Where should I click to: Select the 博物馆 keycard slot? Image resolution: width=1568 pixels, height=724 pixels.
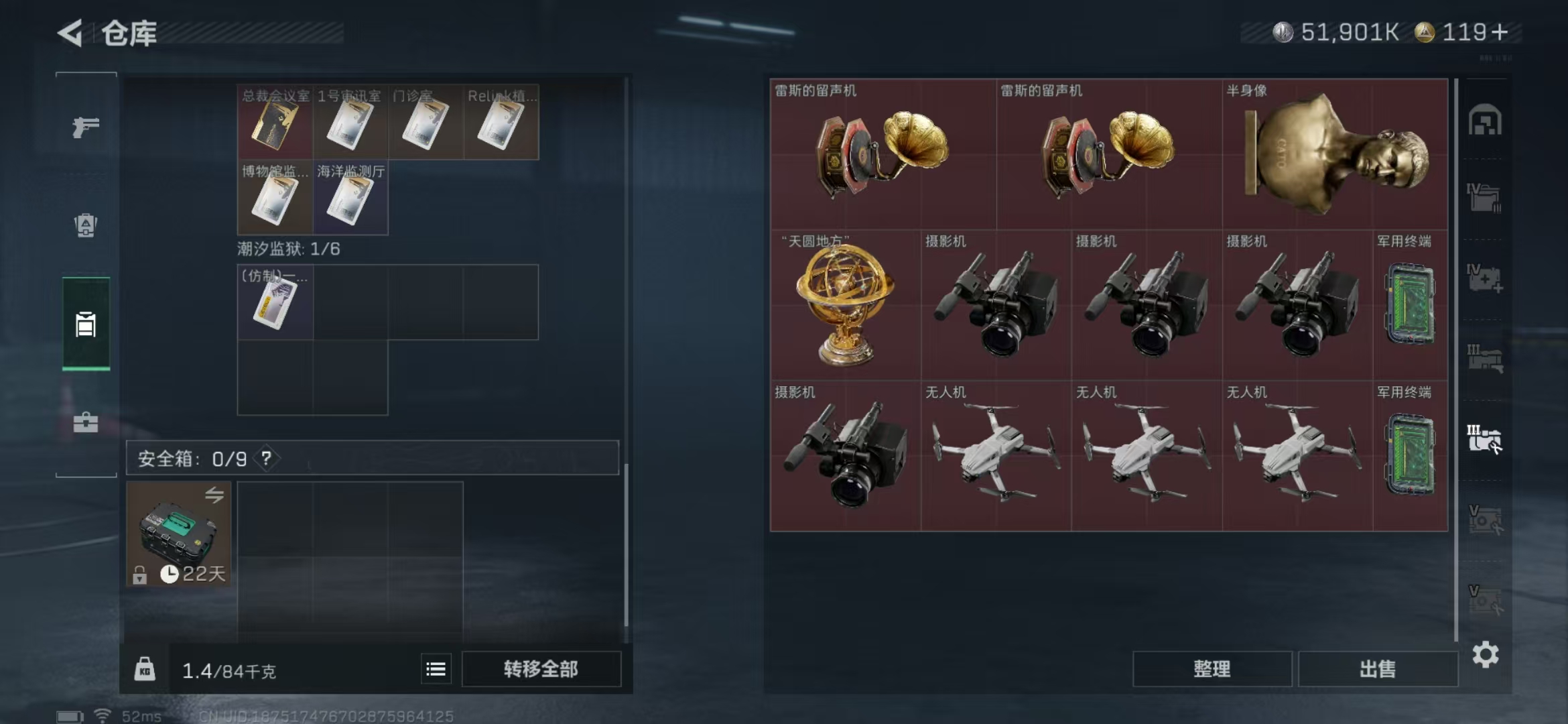click(x=275, y=198)
